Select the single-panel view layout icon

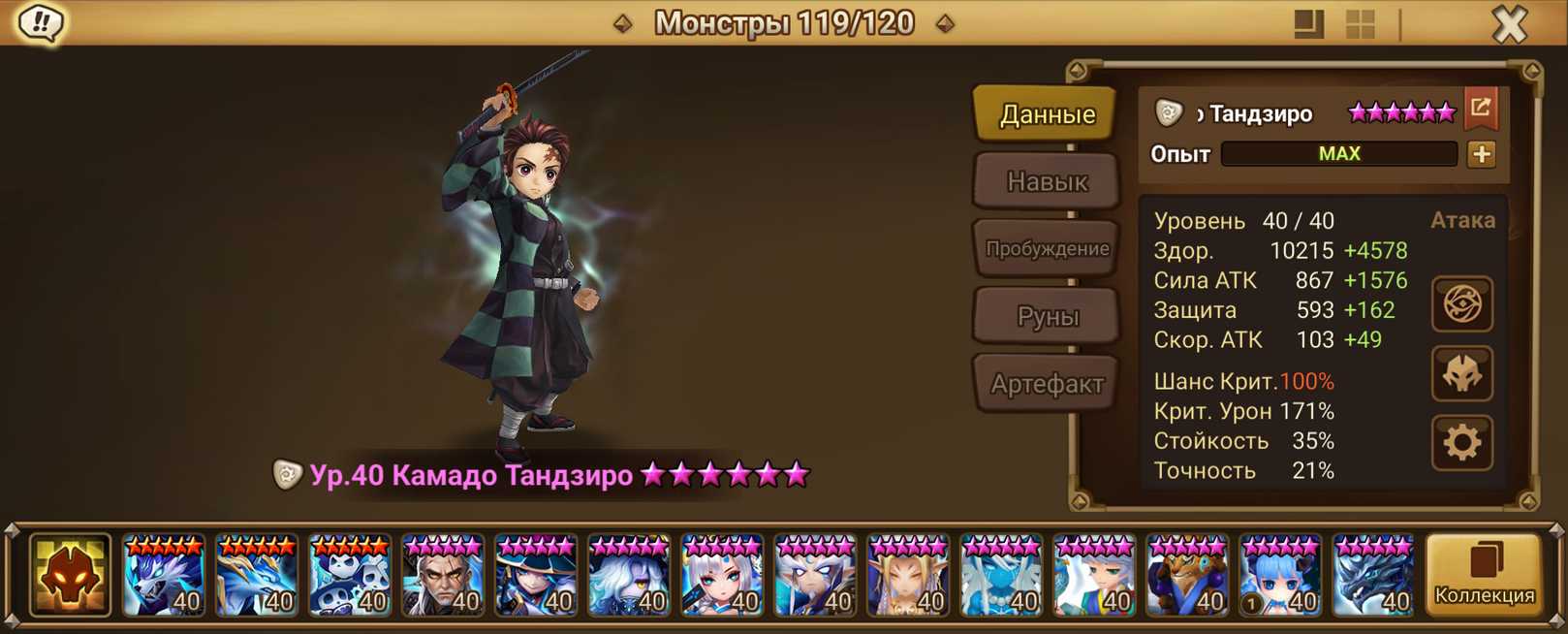click(1308, 24)
